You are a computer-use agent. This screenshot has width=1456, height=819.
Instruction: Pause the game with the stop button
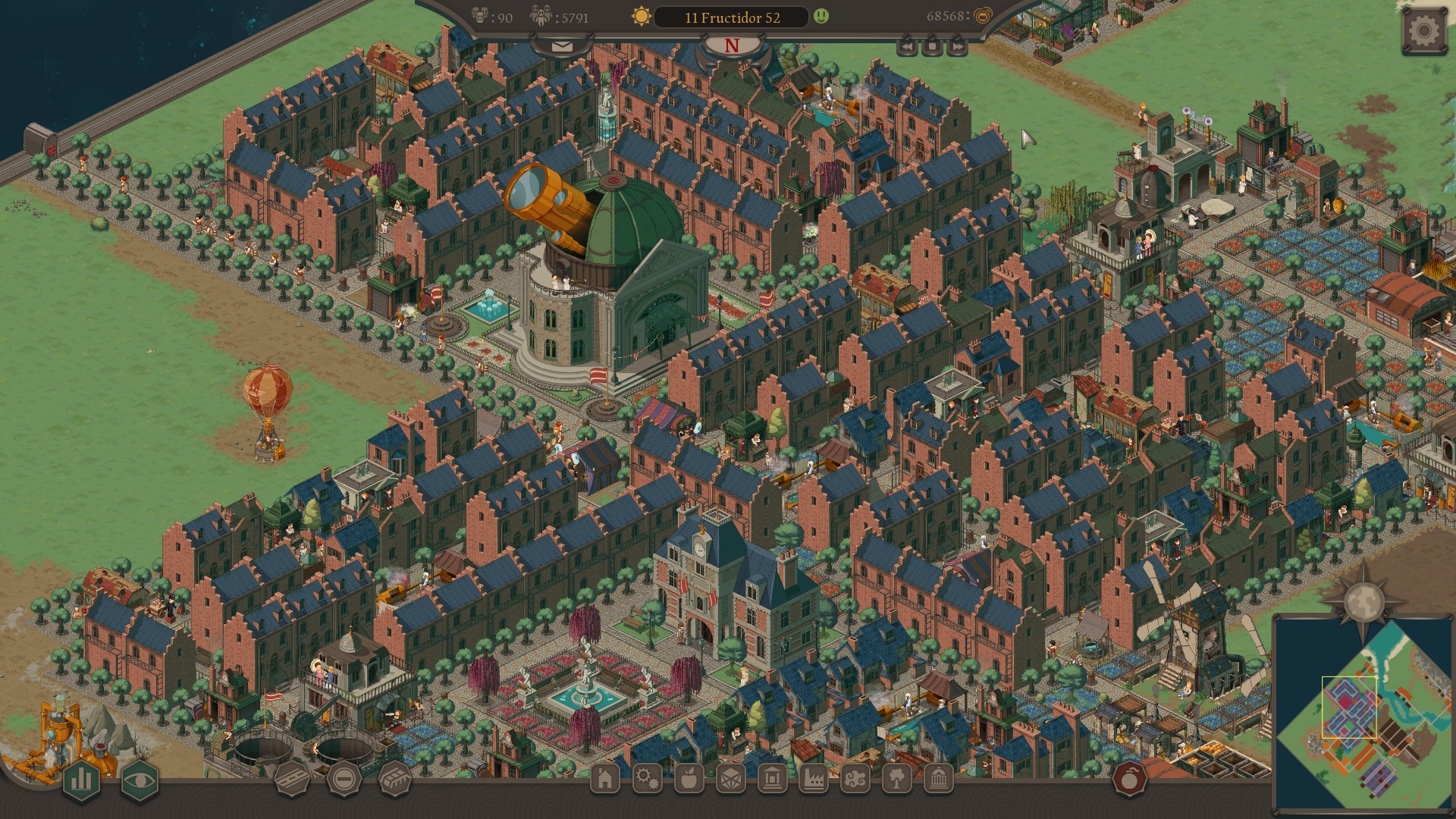point(933,47)
